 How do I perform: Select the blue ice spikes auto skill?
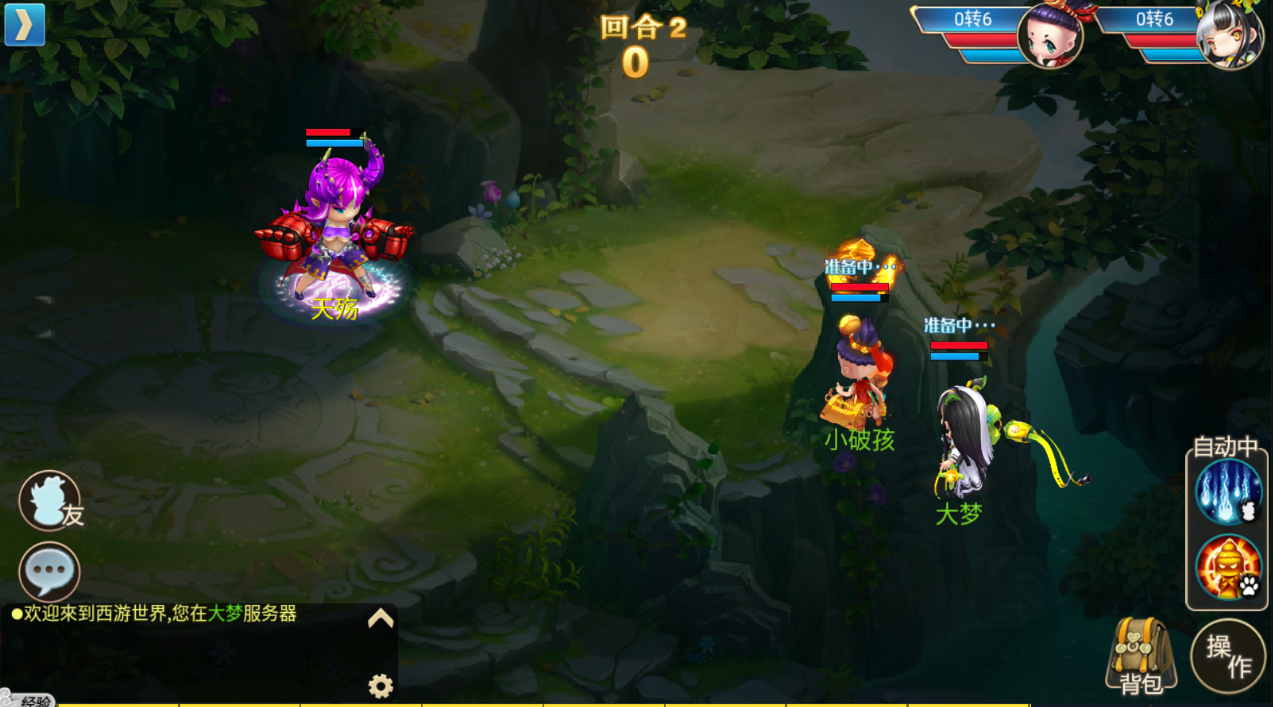[x=1228, y=492]
